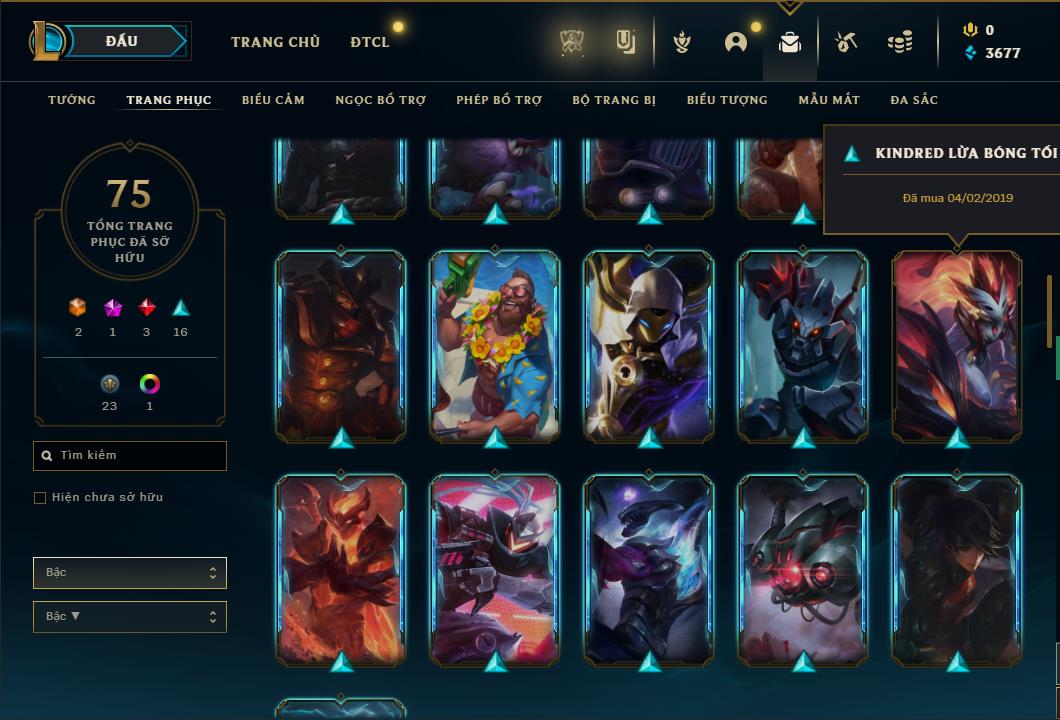Choose the pool party skin with flower lei

pyautogui.click(x=495, y=345)
